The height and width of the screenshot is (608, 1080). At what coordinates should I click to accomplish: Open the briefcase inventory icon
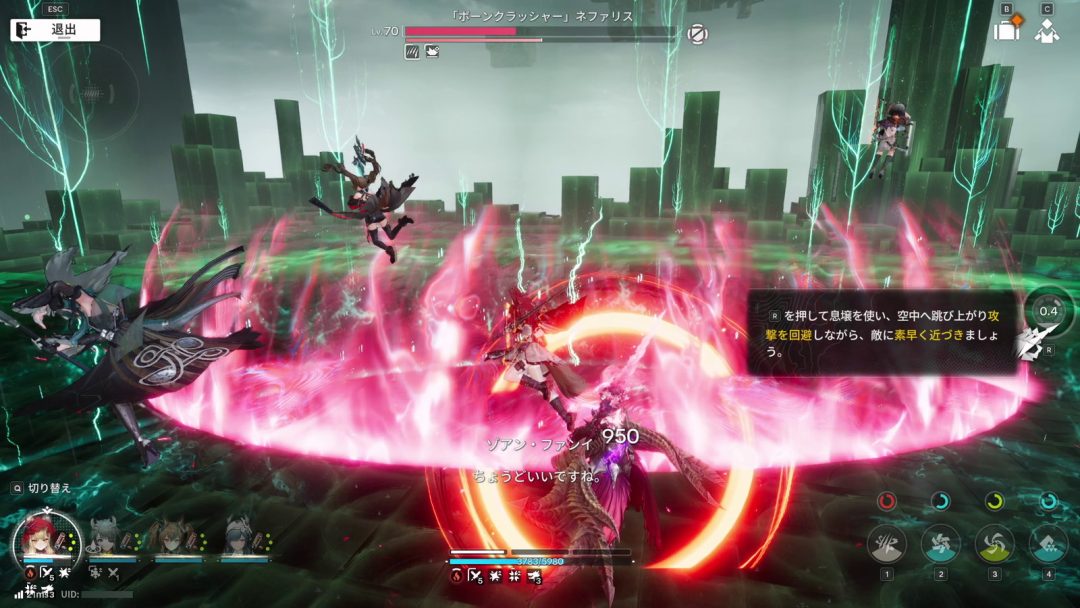point(1006,30)
